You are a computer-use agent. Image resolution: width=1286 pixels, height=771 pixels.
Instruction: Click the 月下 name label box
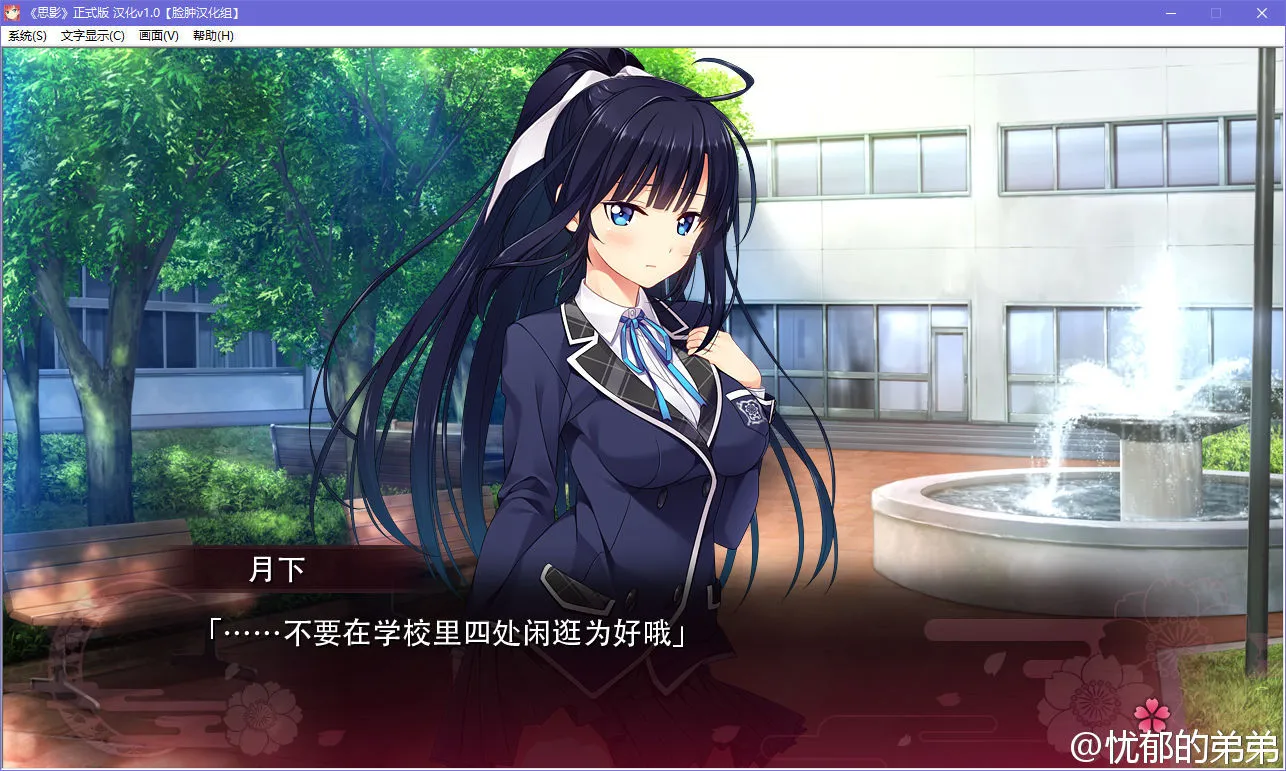tap(277, 567)
